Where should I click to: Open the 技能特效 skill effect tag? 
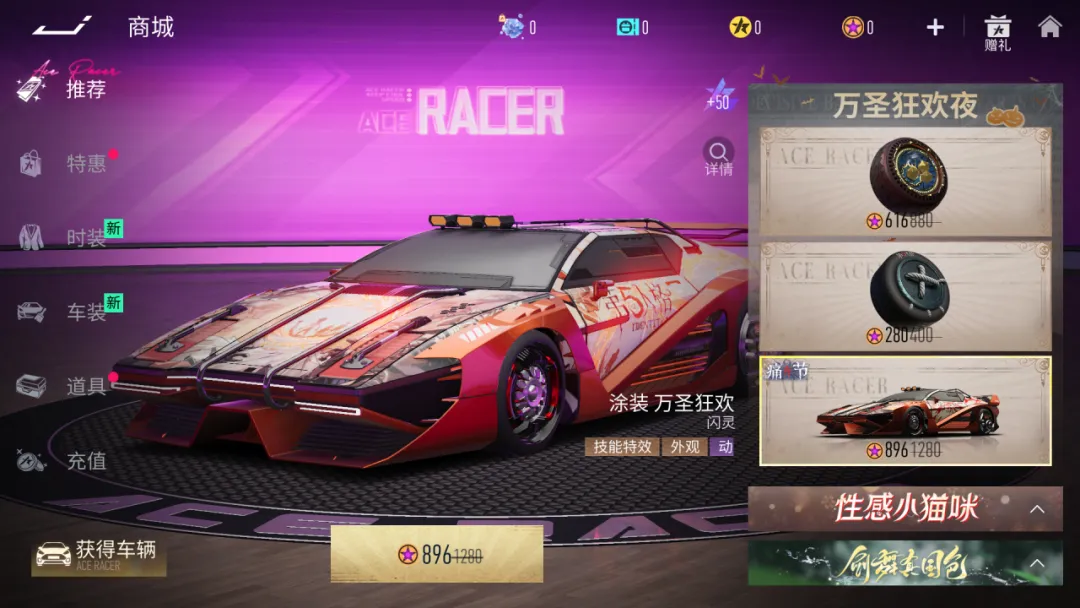coord(621,447)
